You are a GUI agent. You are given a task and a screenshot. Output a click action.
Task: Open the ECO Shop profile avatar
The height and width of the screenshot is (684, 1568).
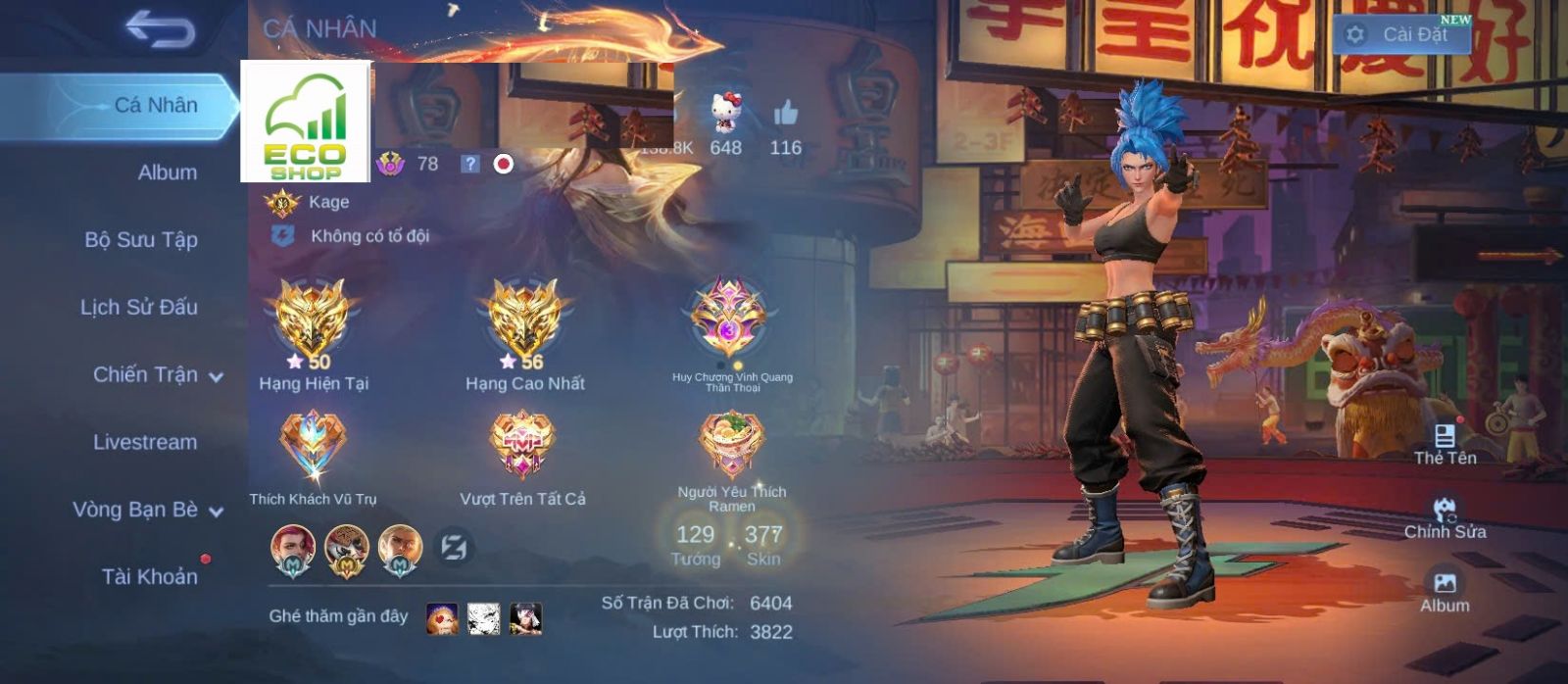pyautogui.click(x=305, y=122)
